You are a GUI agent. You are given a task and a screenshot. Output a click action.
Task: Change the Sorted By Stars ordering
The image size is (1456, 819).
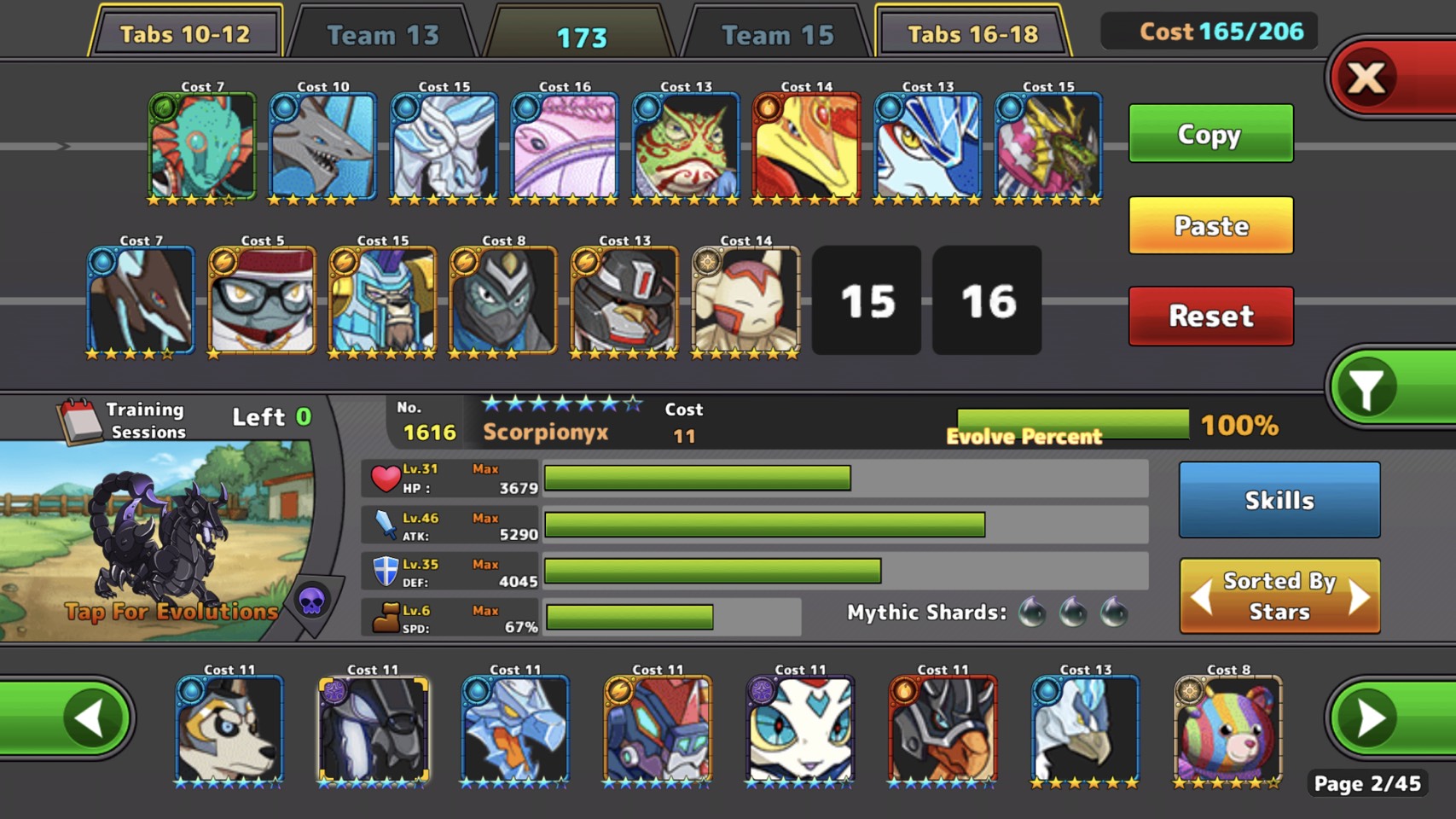point(1279,596)
